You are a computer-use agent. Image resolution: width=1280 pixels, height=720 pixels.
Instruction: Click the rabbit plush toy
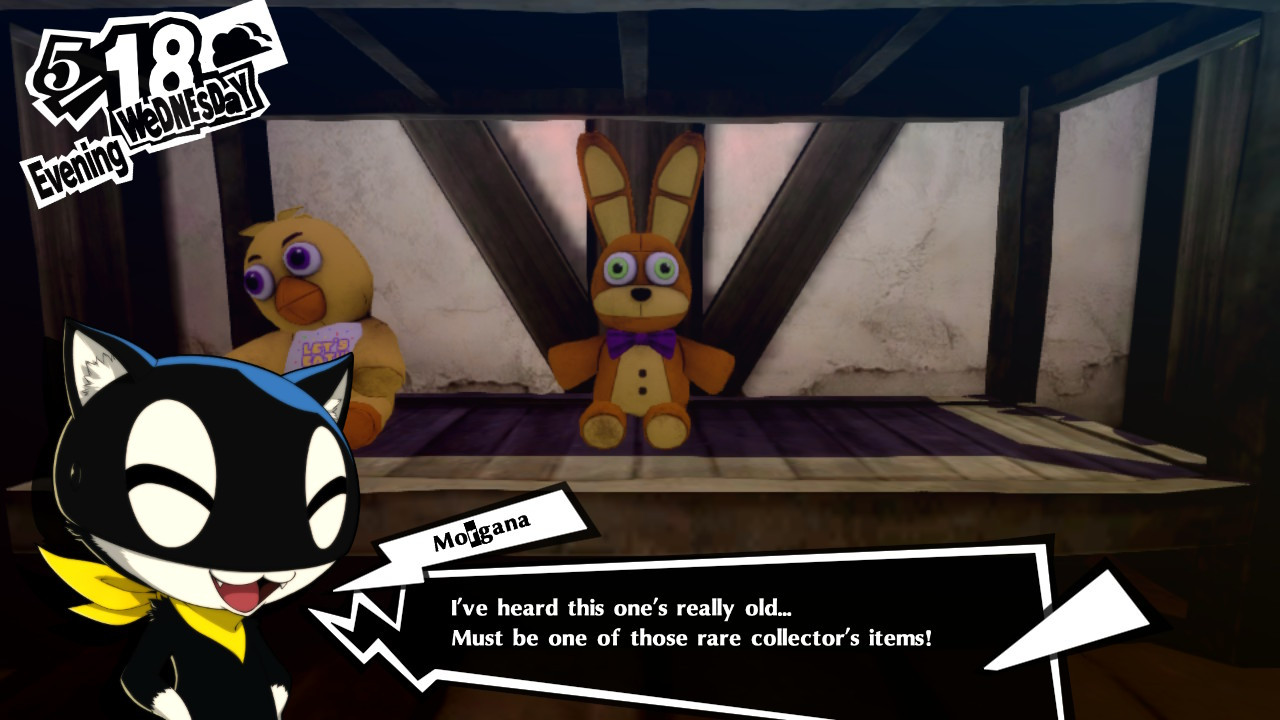point(640,300)
